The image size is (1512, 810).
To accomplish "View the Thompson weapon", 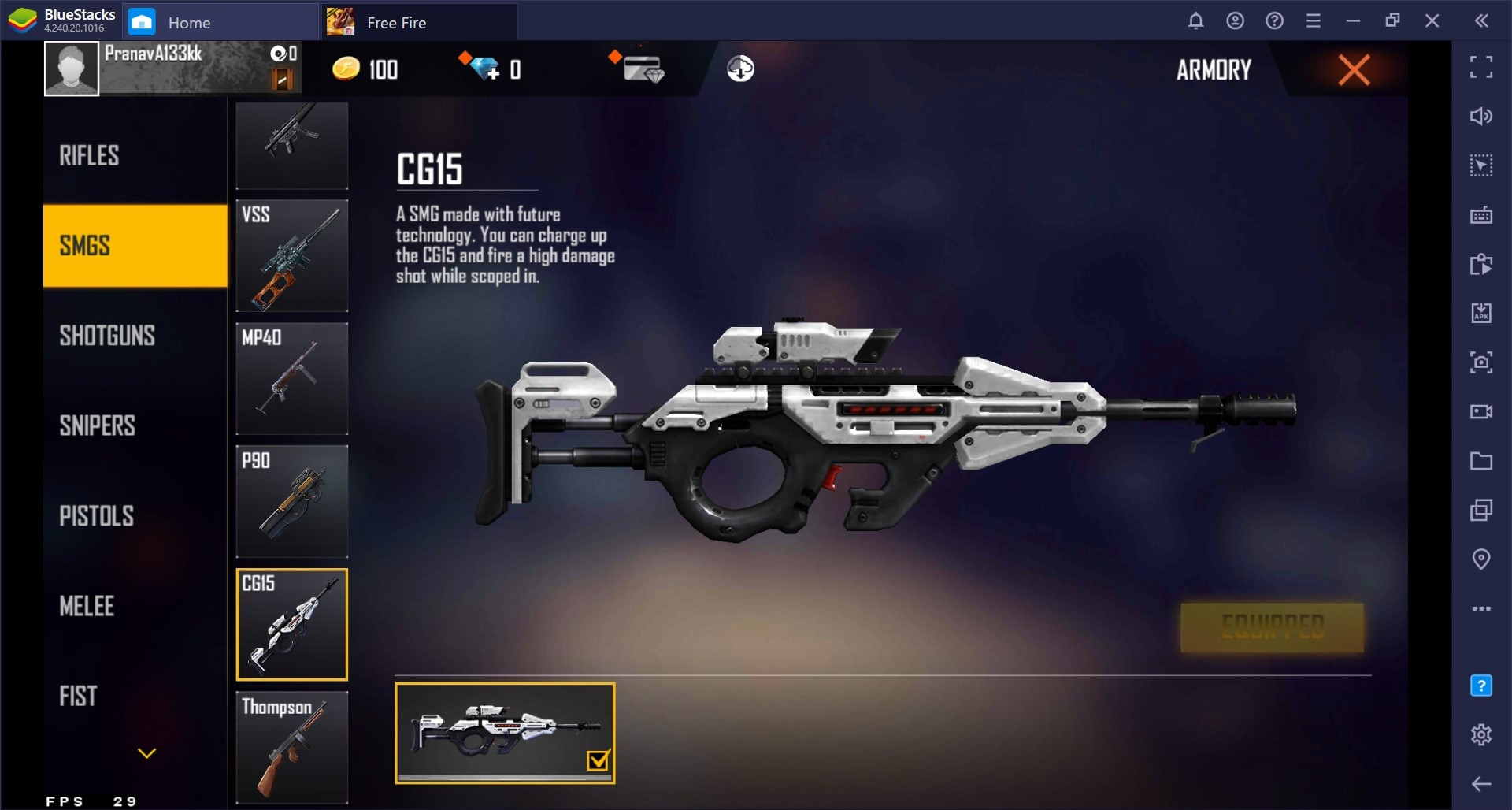I will point(291,747).
